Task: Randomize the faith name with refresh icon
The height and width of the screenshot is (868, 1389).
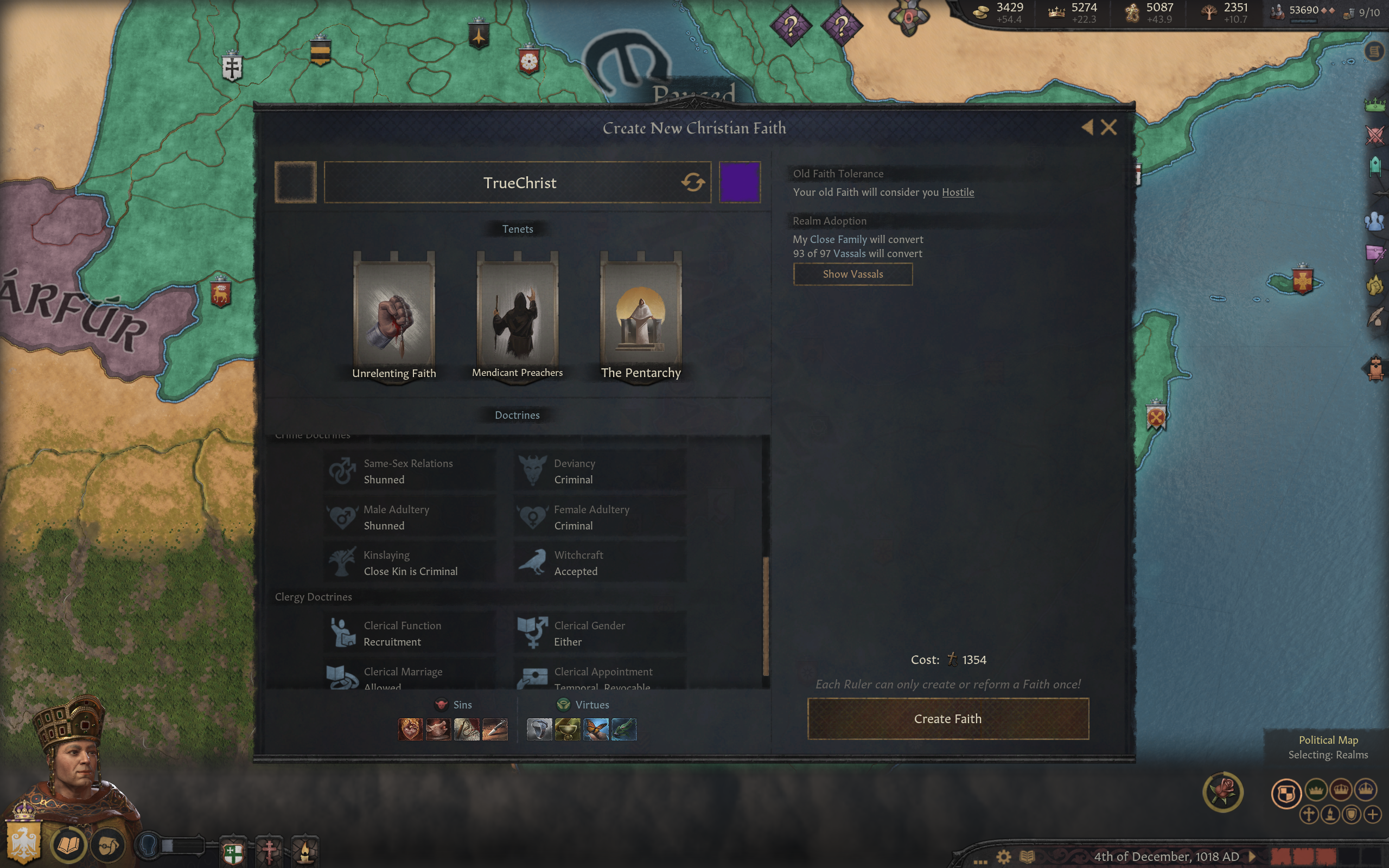Action: pyautogui.click(x=692, y=183)
